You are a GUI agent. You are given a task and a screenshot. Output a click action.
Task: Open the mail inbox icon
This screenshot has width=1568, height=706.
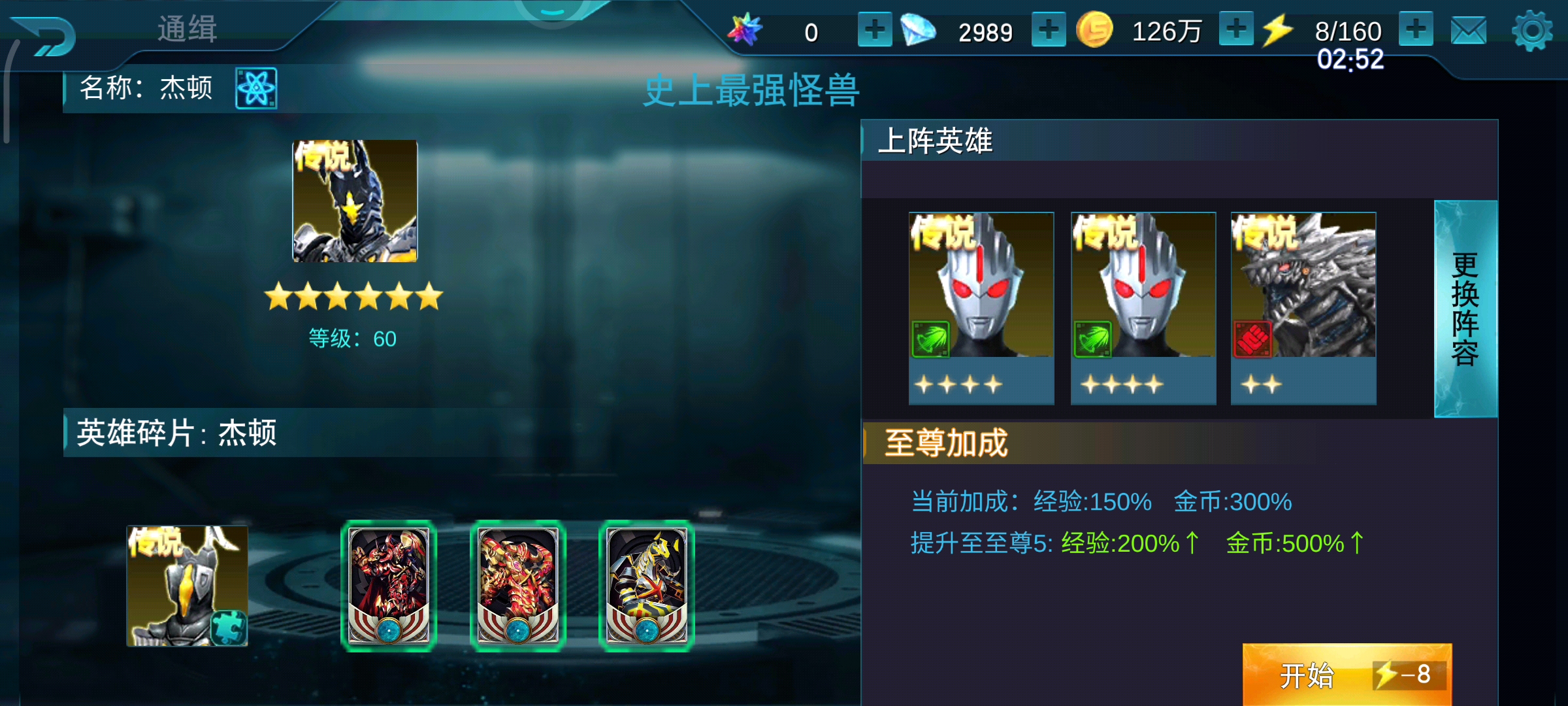1469,29
